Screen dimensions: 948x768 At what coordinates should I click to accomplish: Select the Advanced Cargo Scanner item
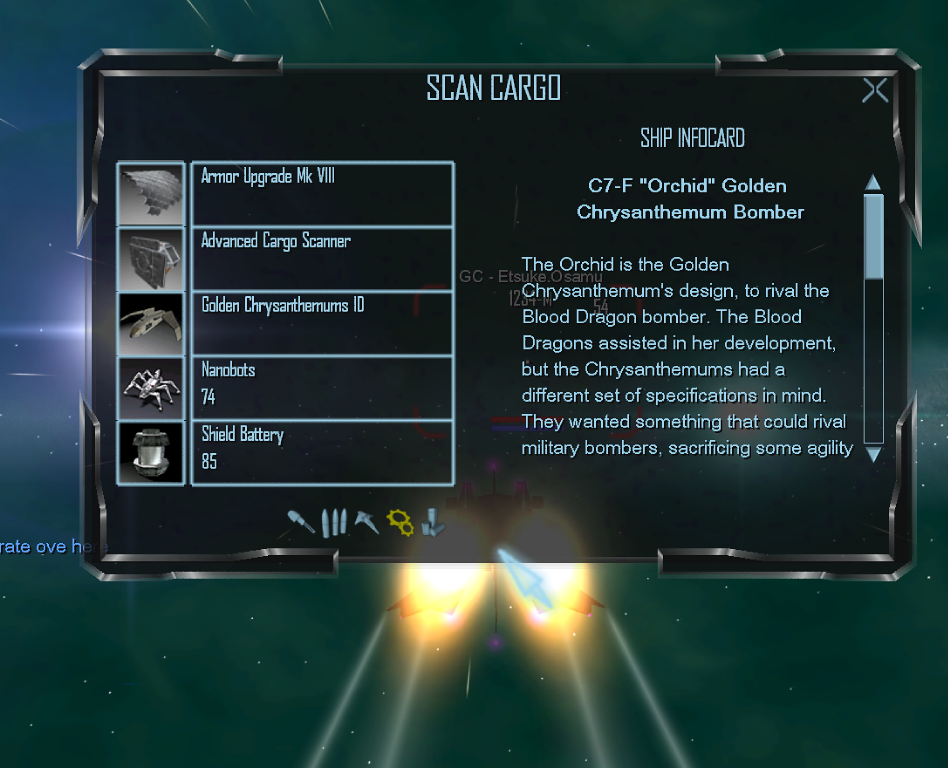(x=322, y=259)
